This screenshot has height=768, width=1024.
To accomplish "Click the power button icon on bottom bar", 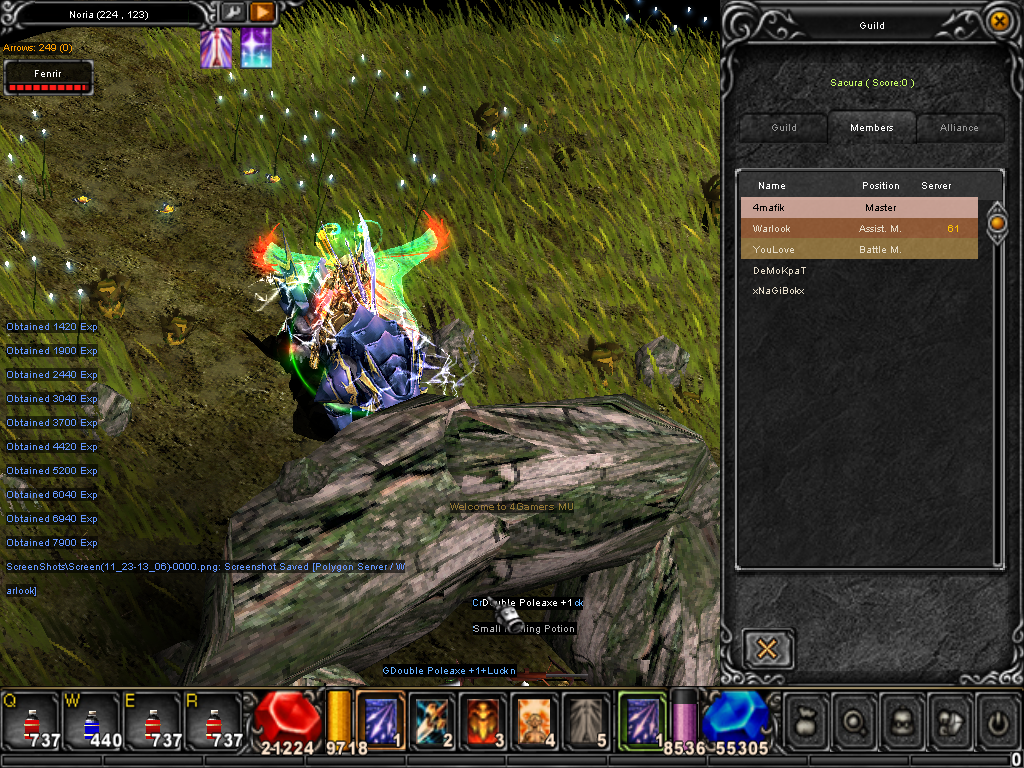I will [x=996, y=718].
